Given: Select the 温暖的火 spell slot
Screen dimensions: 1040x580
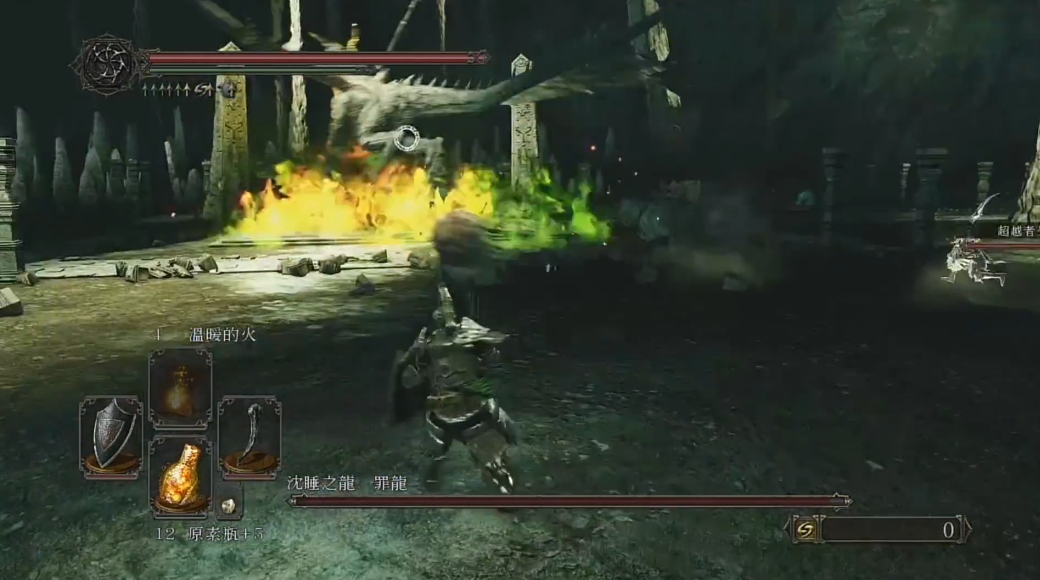Looking at the screenshot, I should point(180,388).
